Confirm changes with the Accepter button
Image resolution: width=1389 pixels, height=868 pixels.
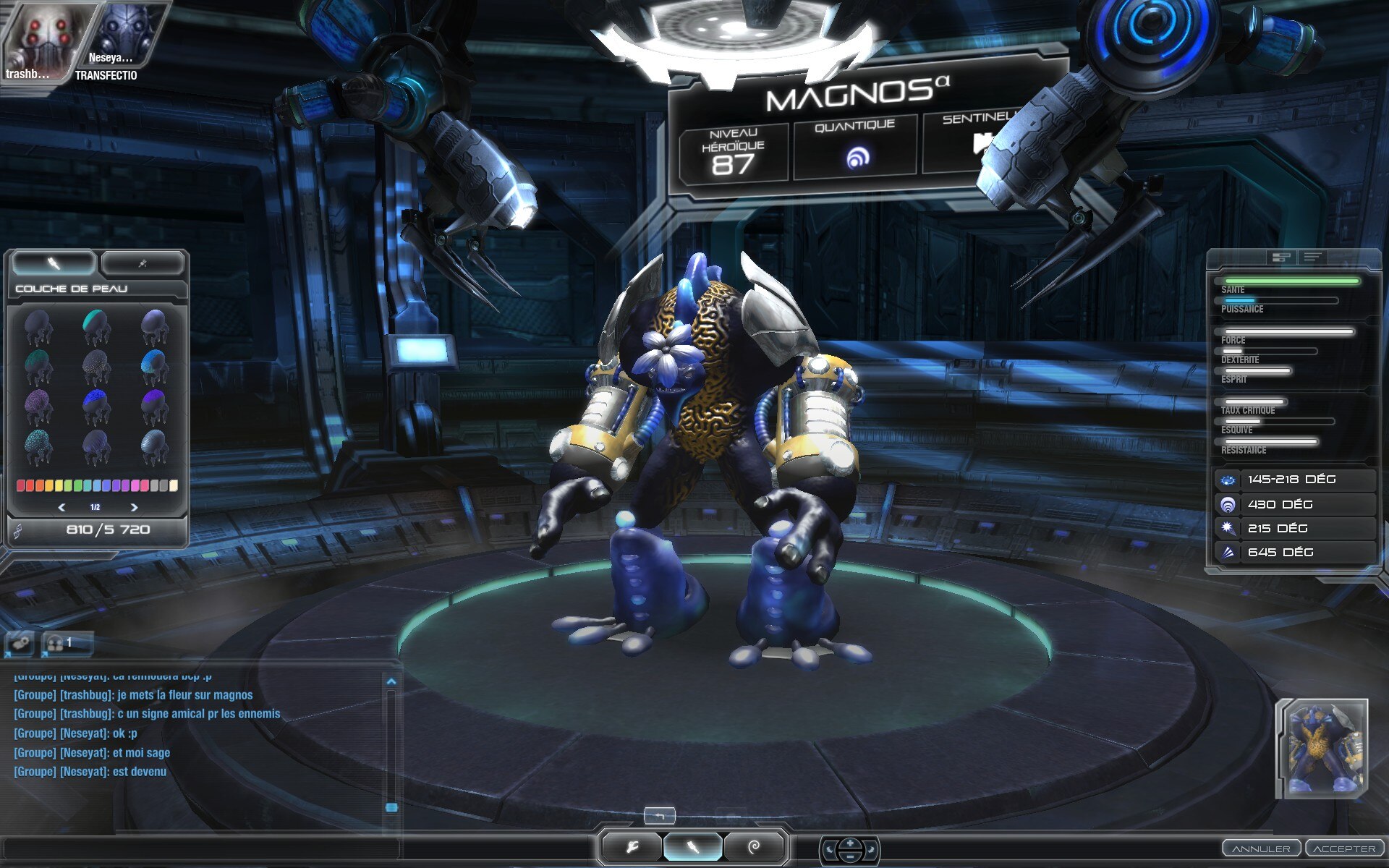pyautogui.click(x=1344, y=848)
